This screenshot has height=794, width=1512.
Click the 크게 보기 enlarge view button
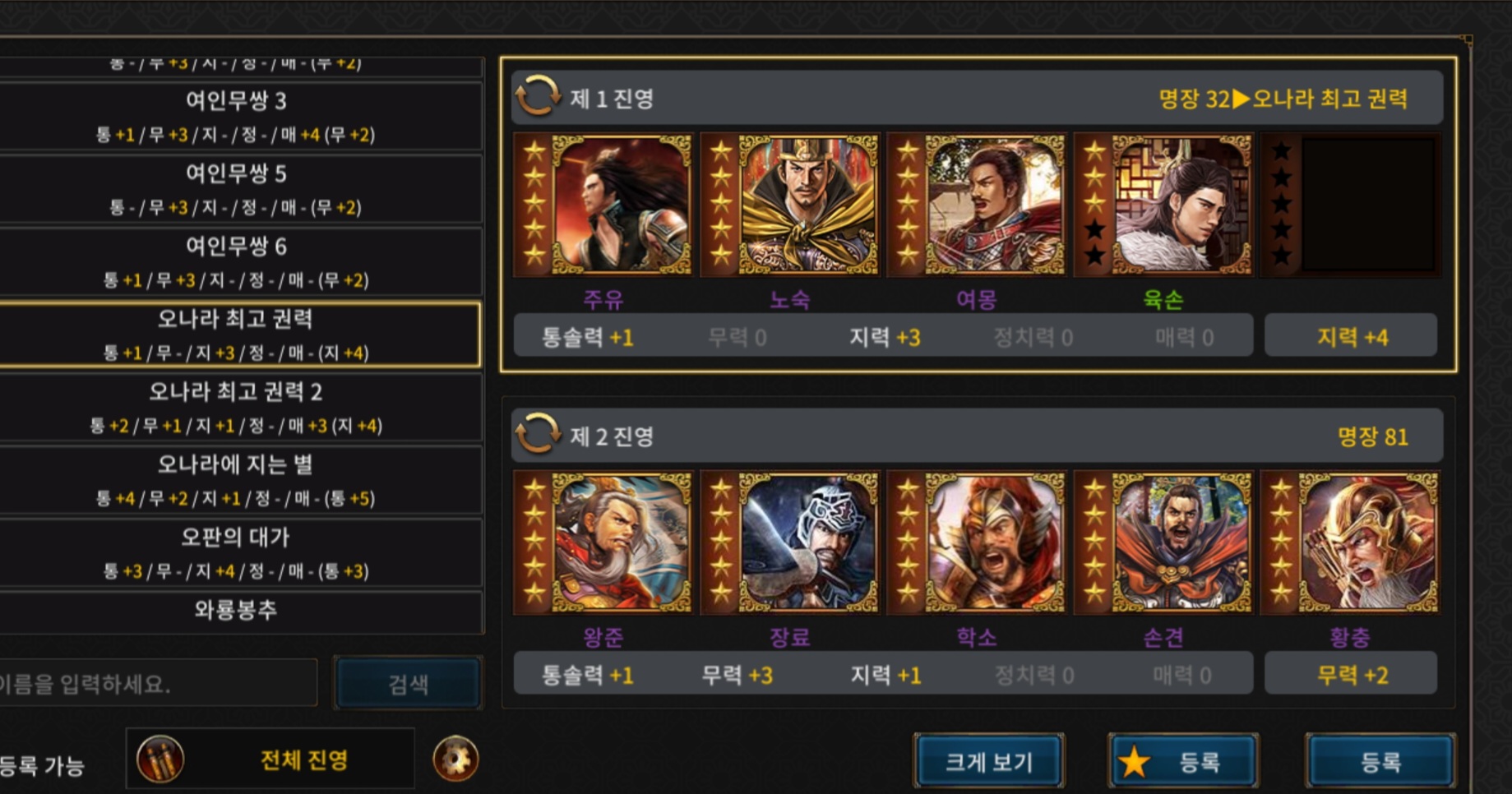(x=988, y=761)
